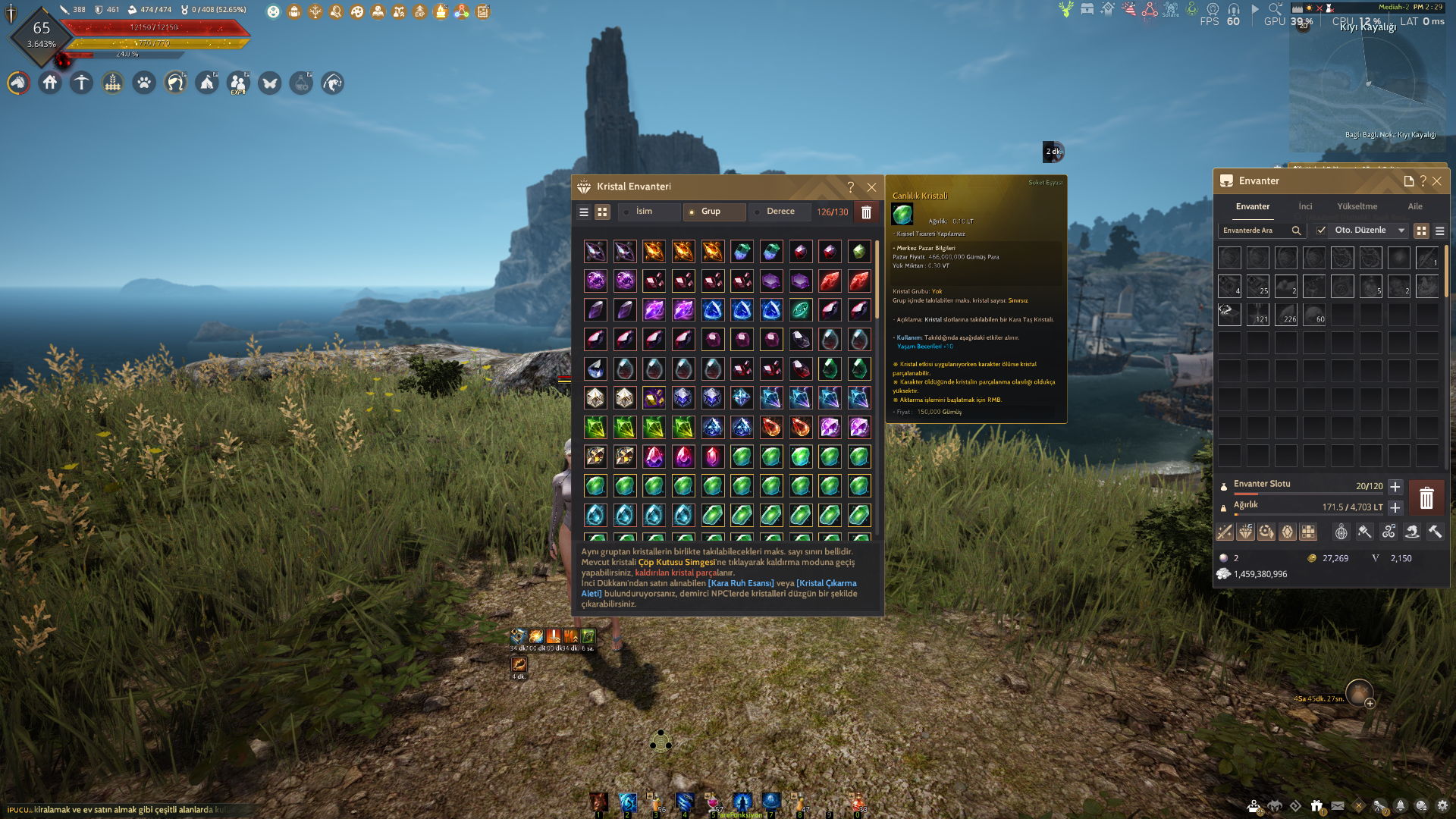1456x819 pixels.
Task: Click the fish icon in the inventory toolbar
Action: pos(1412,533)
